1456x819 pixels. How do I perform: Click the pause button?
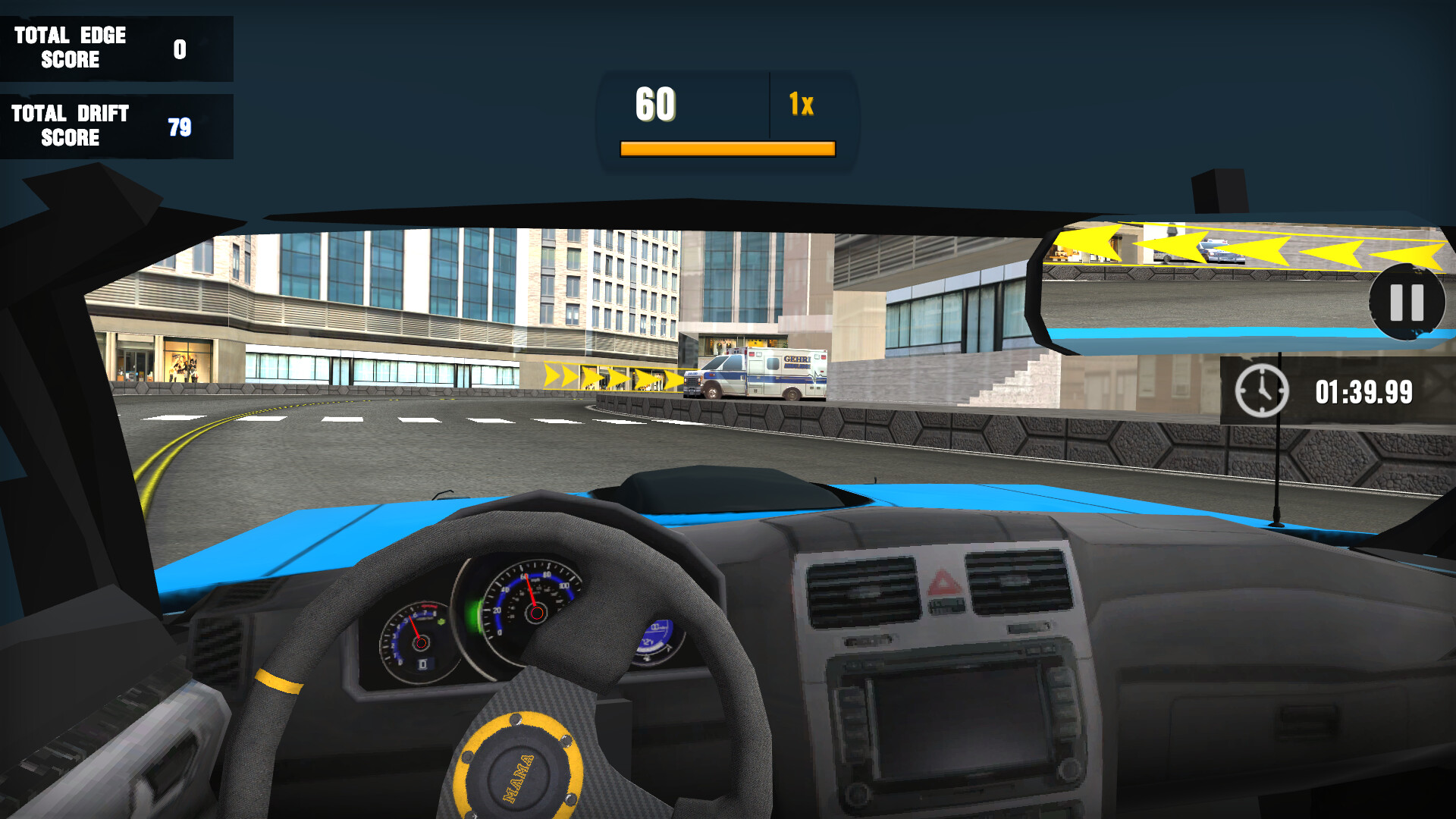(1407, 303)
